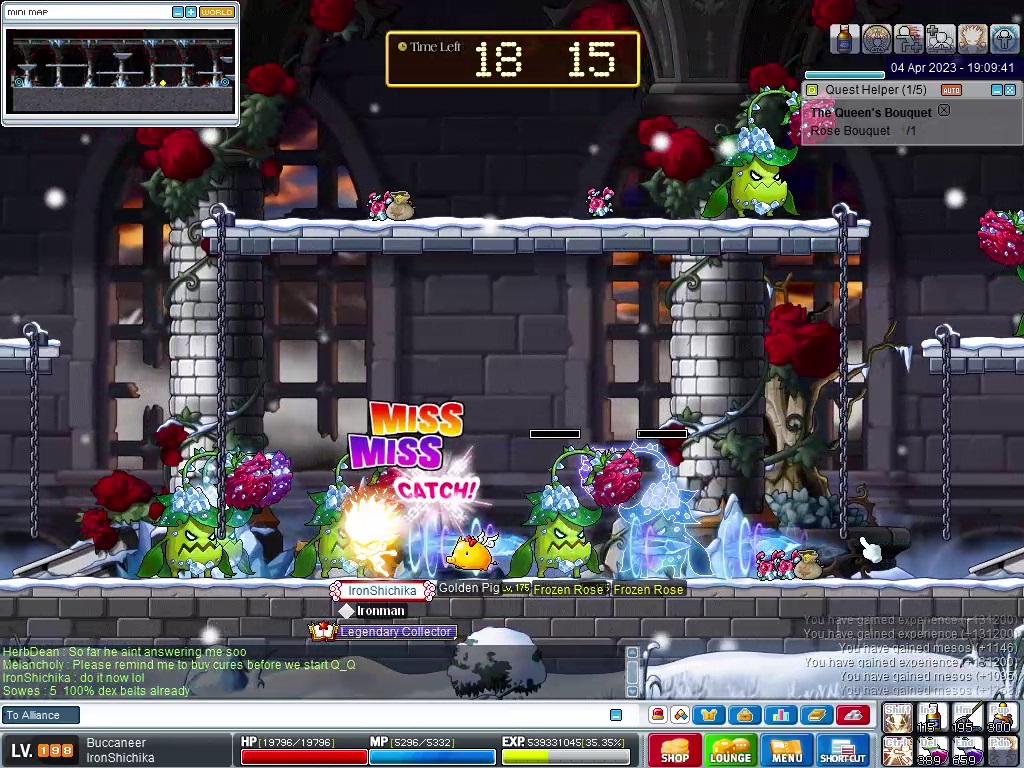
Task: Open the Cash SHOP
Action: (674, 750)
